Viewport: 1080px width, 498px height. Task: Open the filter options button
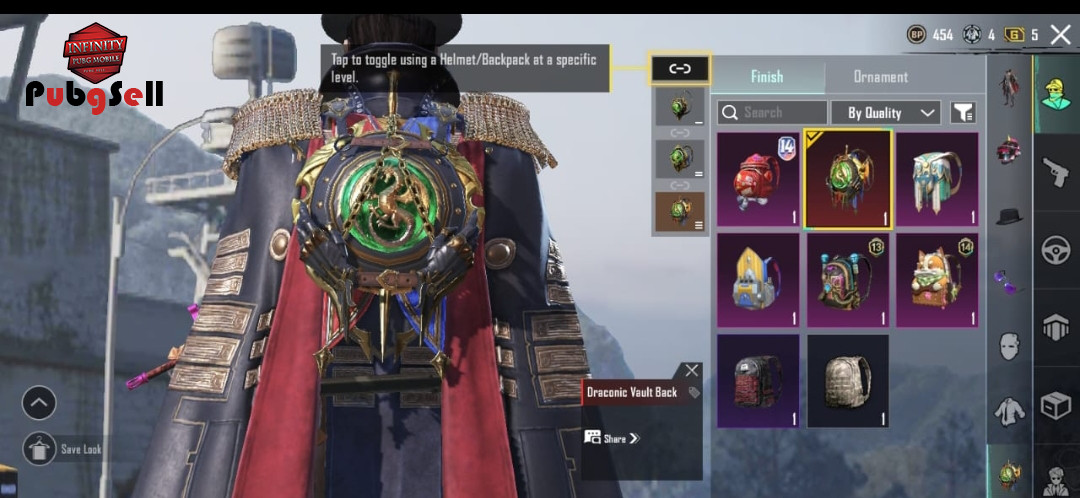[x=963, y=113]
